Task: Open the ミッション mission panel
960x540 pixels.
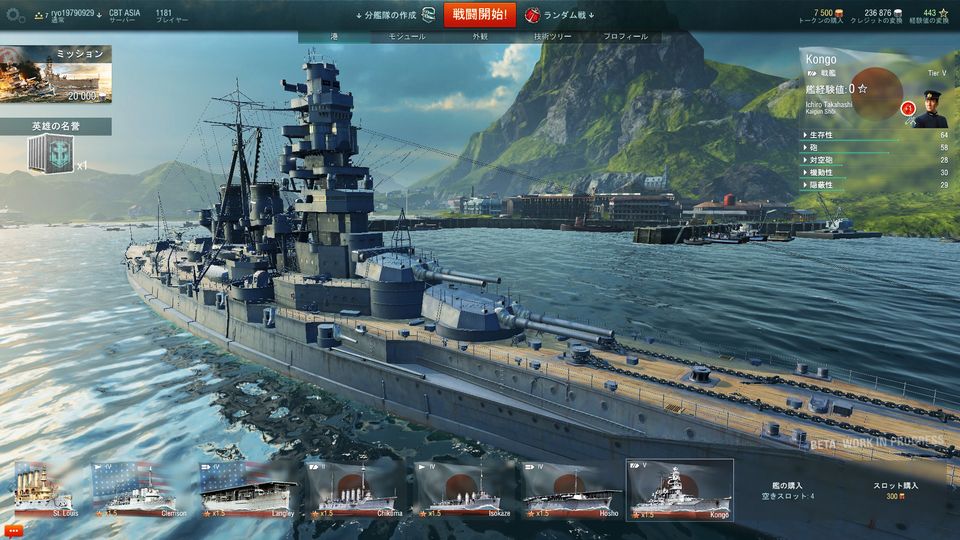Action: pyautogui.click(x=56, y=75)
